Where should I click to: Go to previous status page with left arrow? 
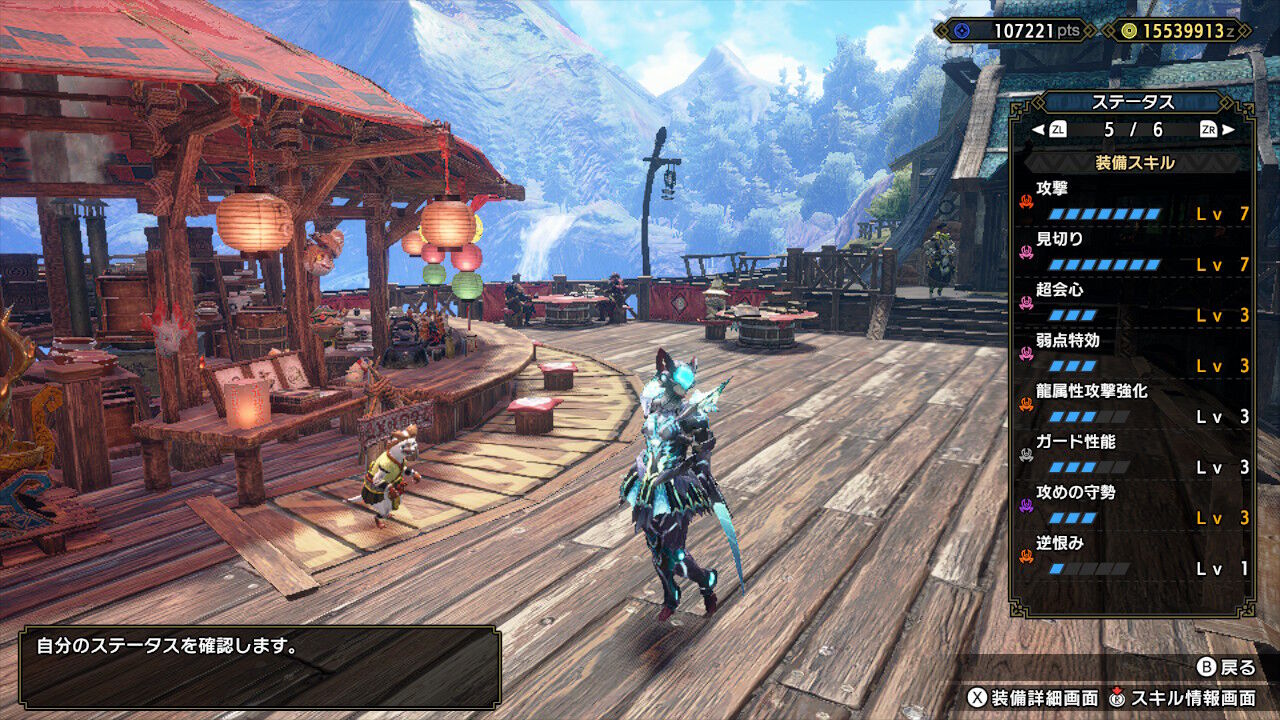pos(1039,129)
